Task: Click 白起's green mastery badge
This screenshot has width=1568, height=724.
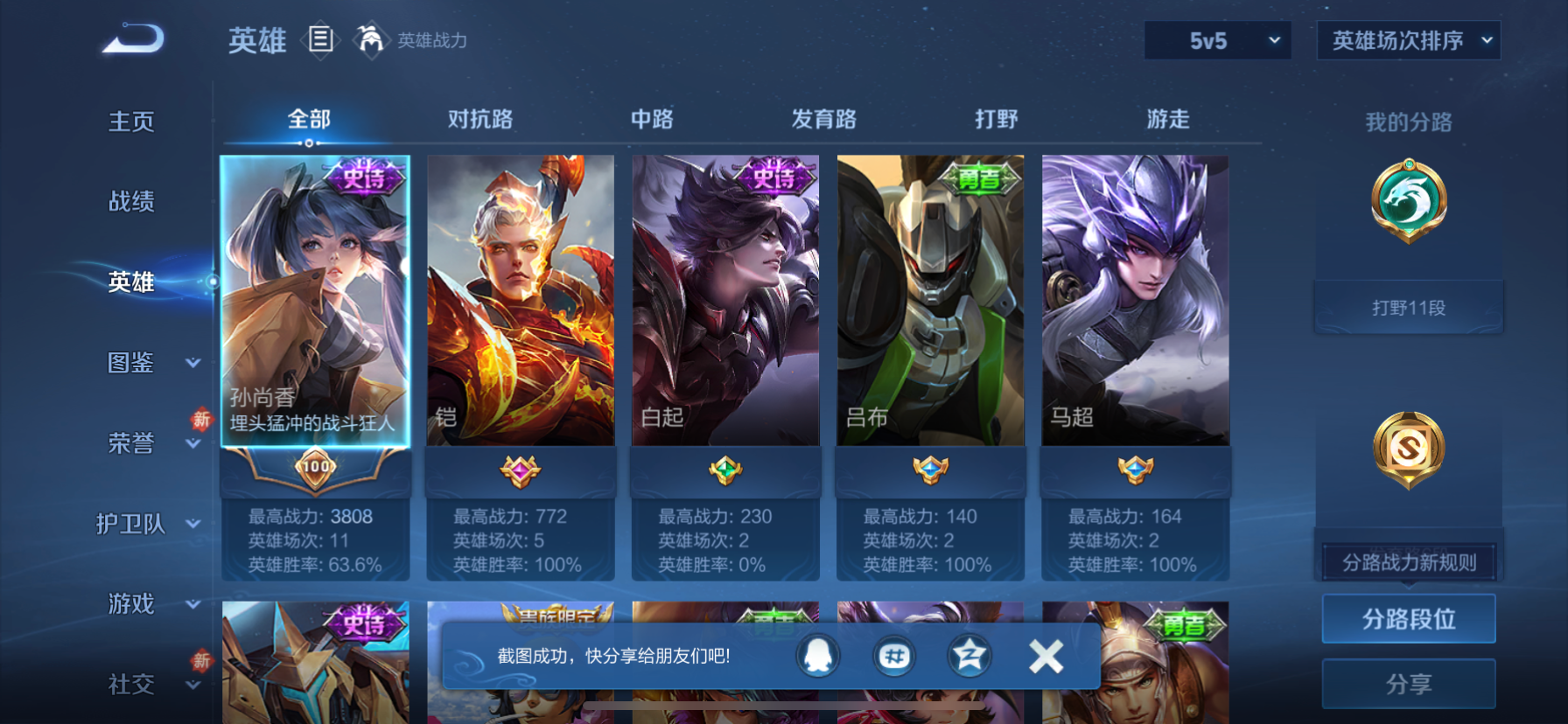Action: (x=724, y=470)
